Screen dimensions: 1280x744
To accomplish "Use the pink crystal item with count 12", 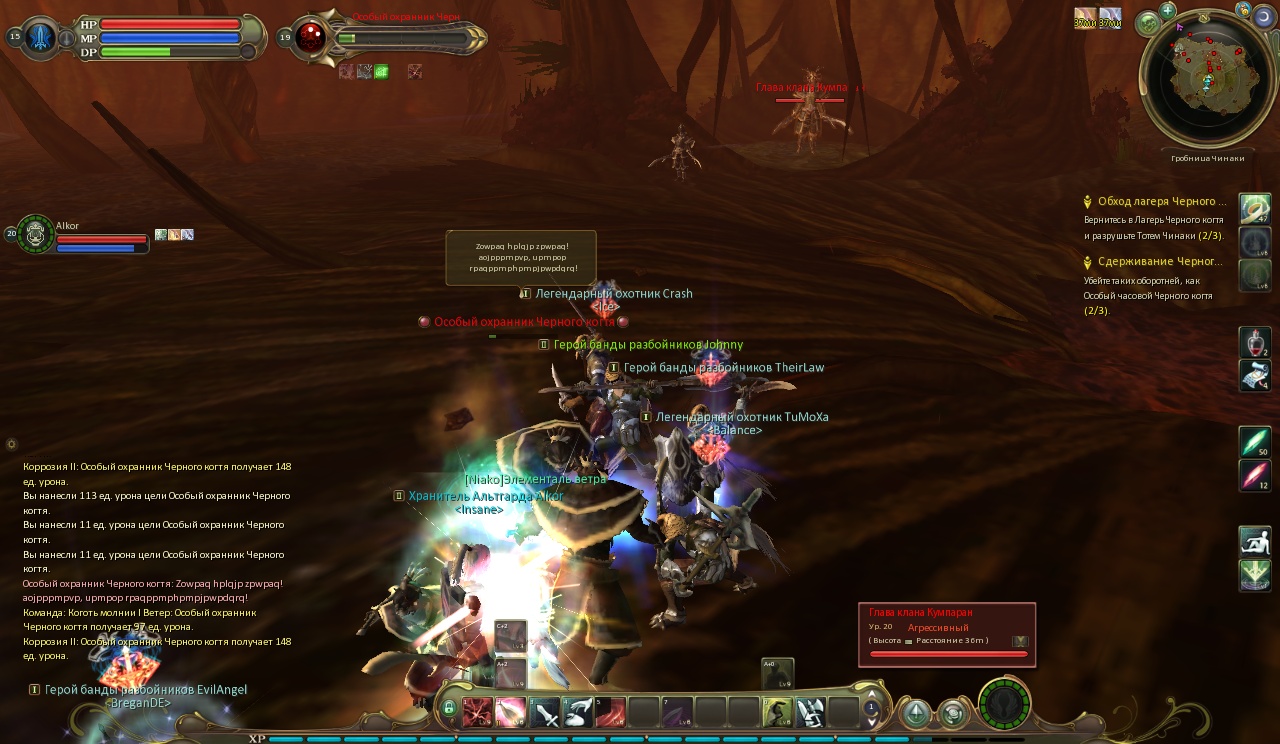I will point(1255,475).
